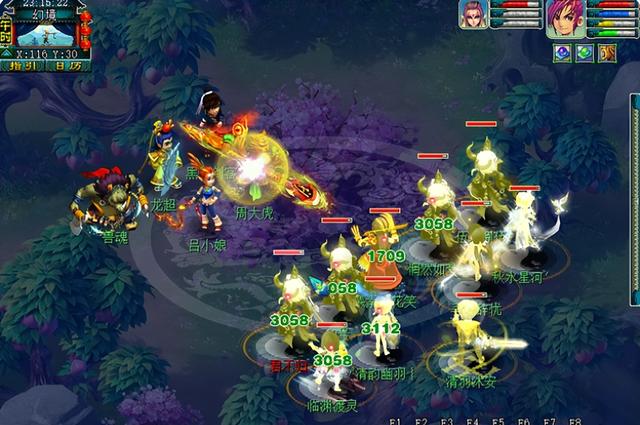The width and height of the screenshot is (640, 425).
Task: Click the minimap scene preview
Action: click(x=45, y=32)
